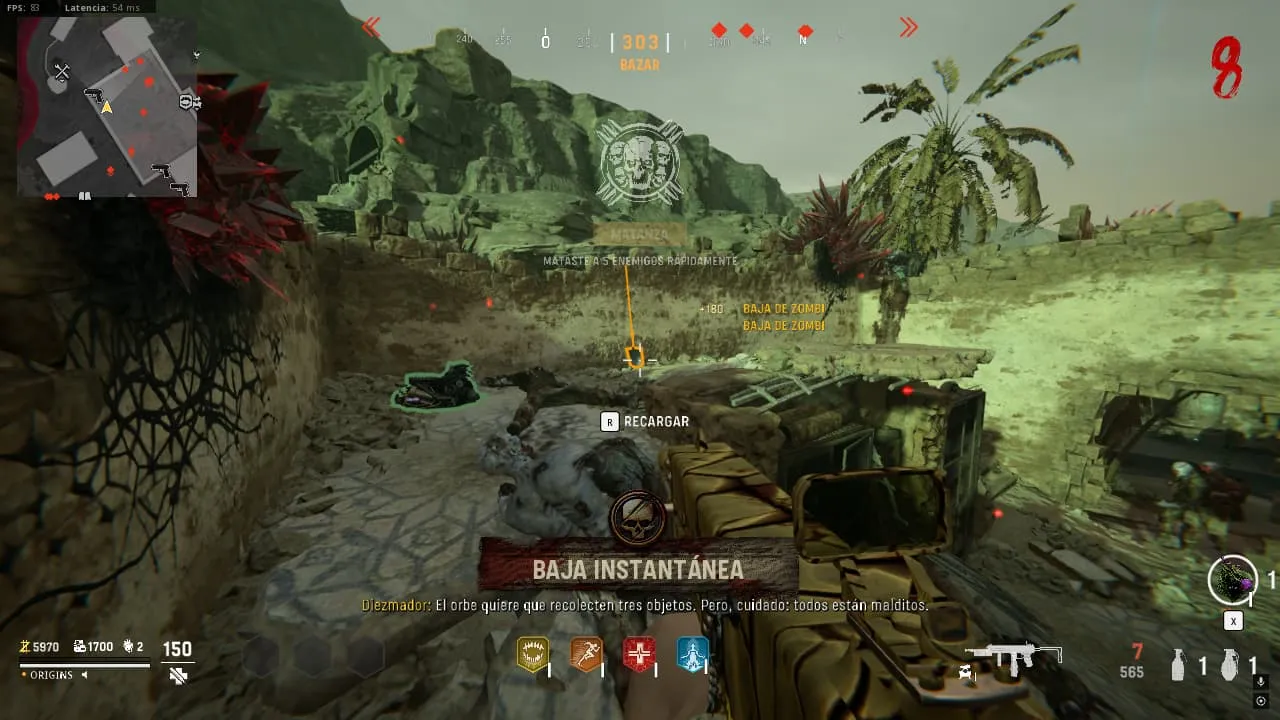Click the armor station marker on minimap

pyautogui.click(x=188, y=102)
